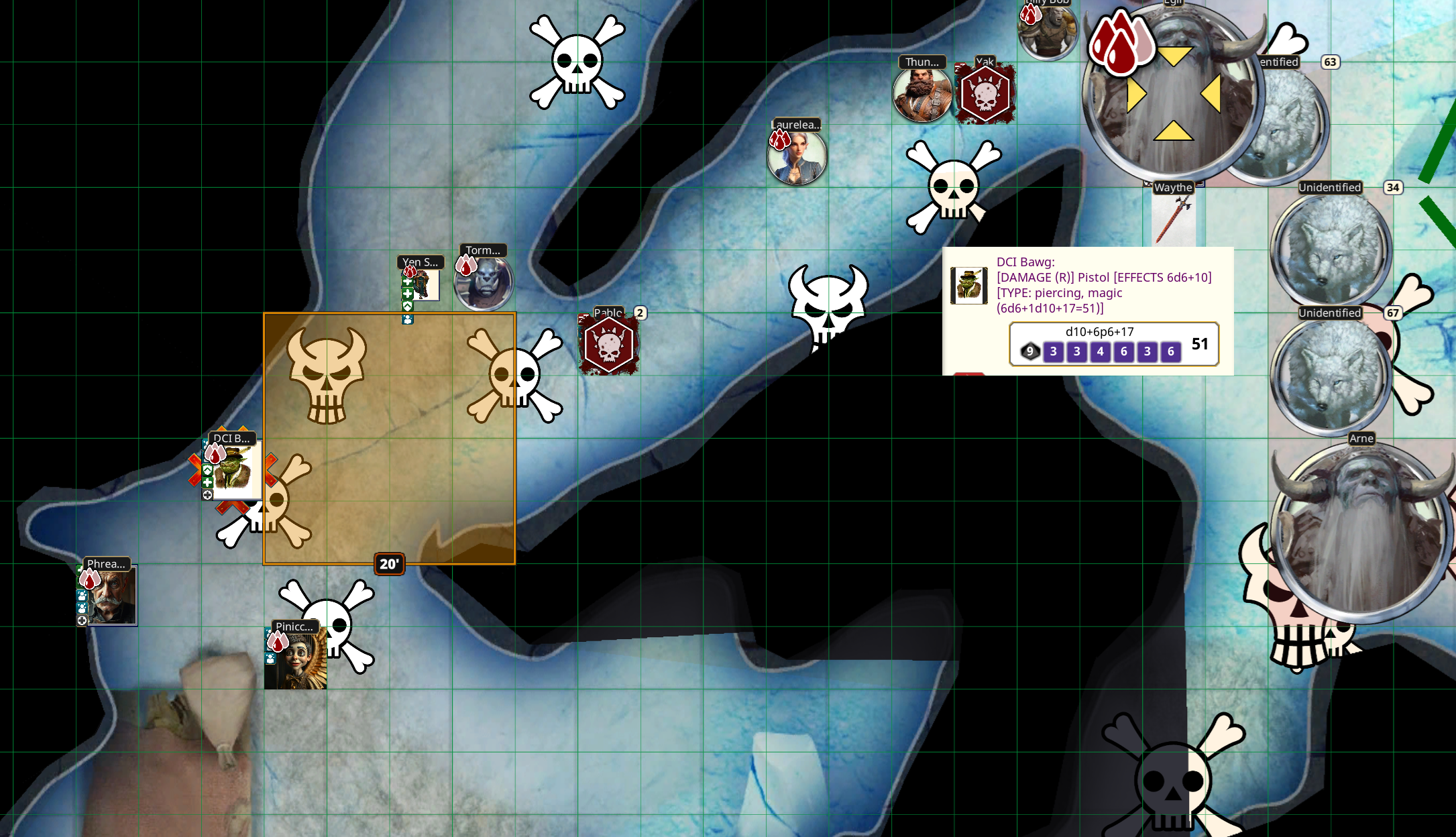This screenshot has height=837, width=1456.
Task: Click the black d10 die showing 9 in chat
Action: click(x=1030, y=351)
